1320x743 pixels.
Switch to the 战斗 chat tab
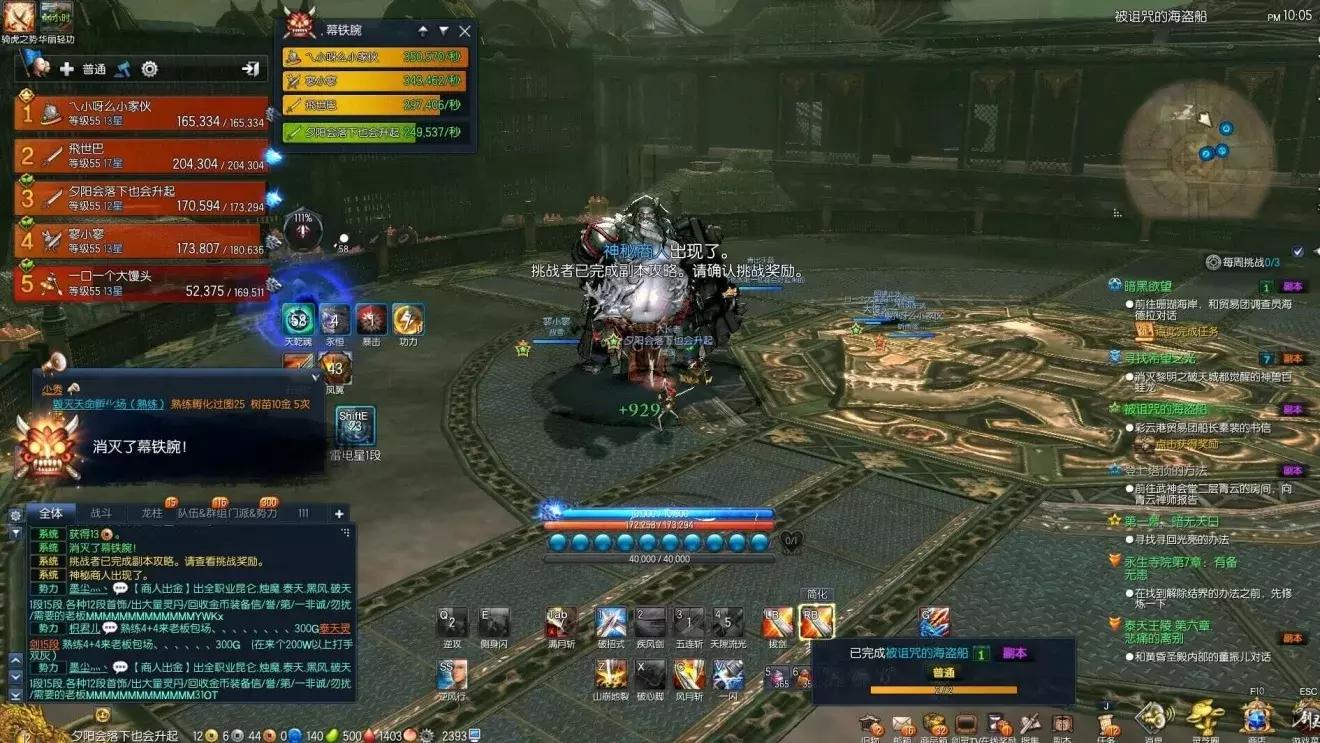pos(101,513)
